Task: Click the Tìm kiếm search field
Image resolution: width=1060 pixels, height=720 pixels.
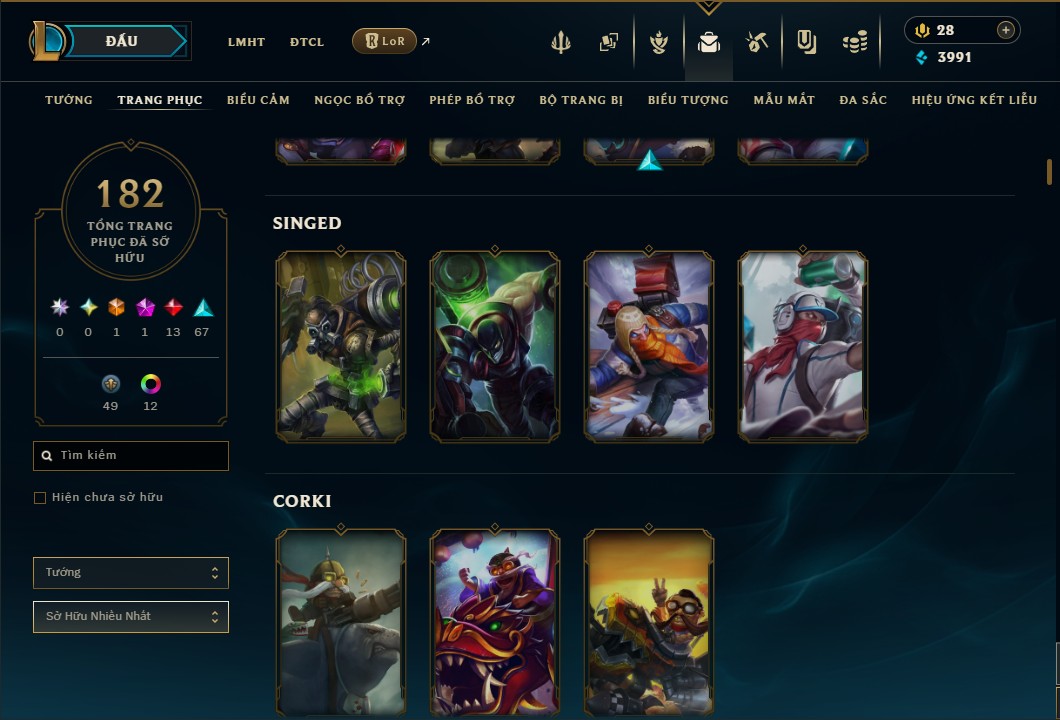Action: coord(131,456)
